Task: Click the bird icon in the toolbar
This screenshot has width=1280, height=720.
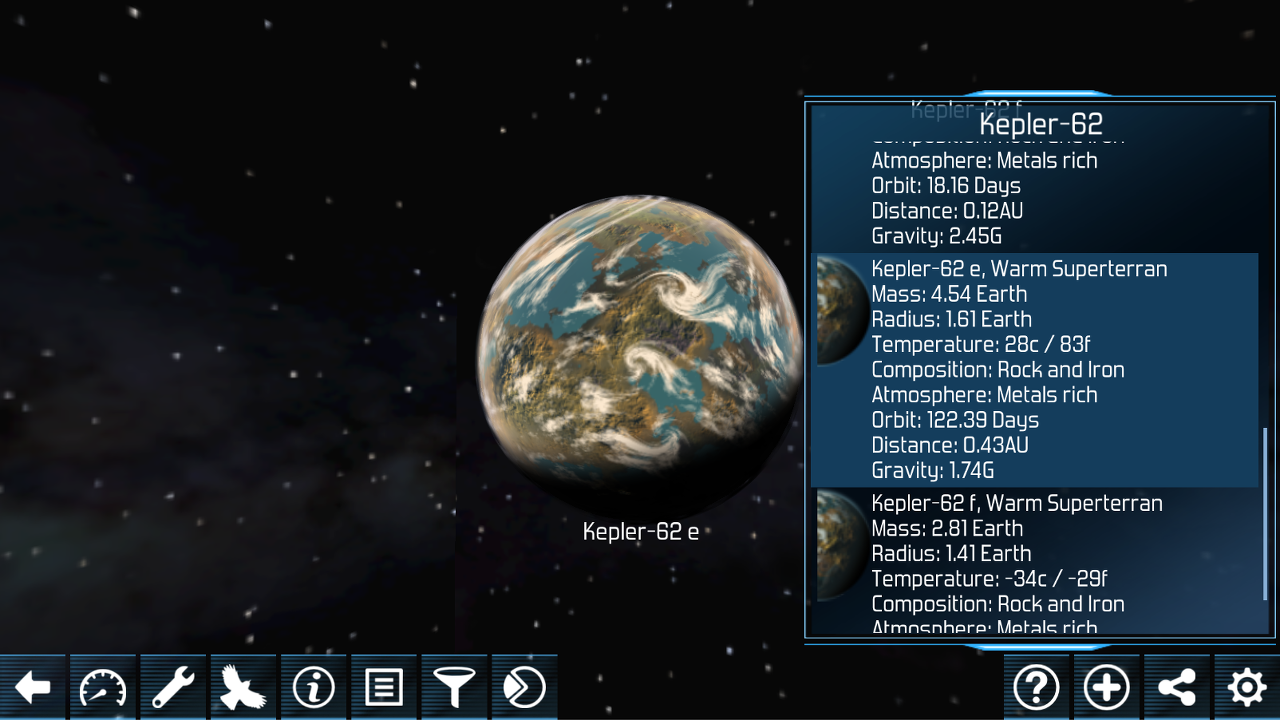Action: [x=243, y=687]
